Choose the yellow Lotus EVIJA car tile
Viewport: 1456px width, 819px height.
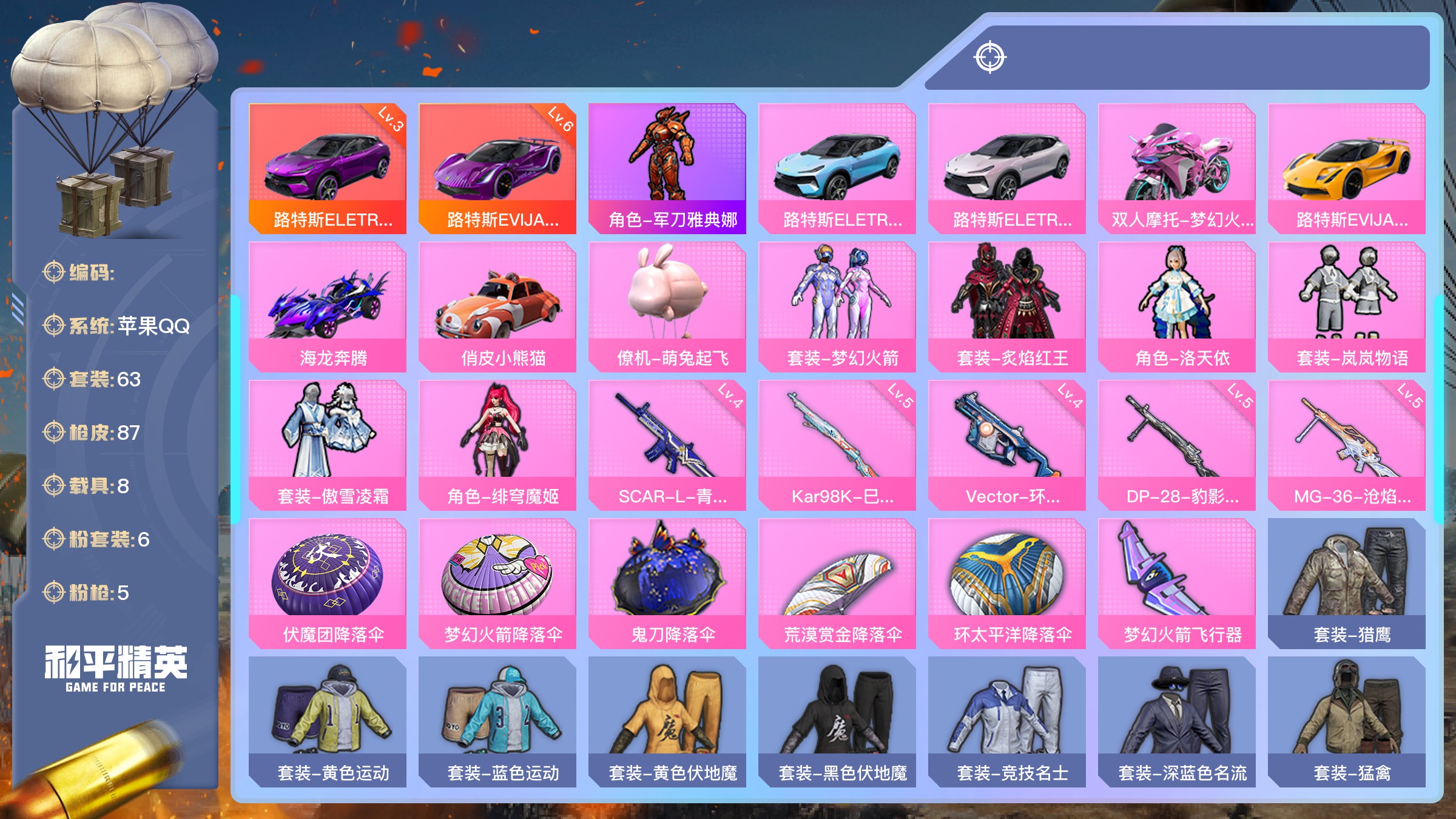click(1346, 168)
